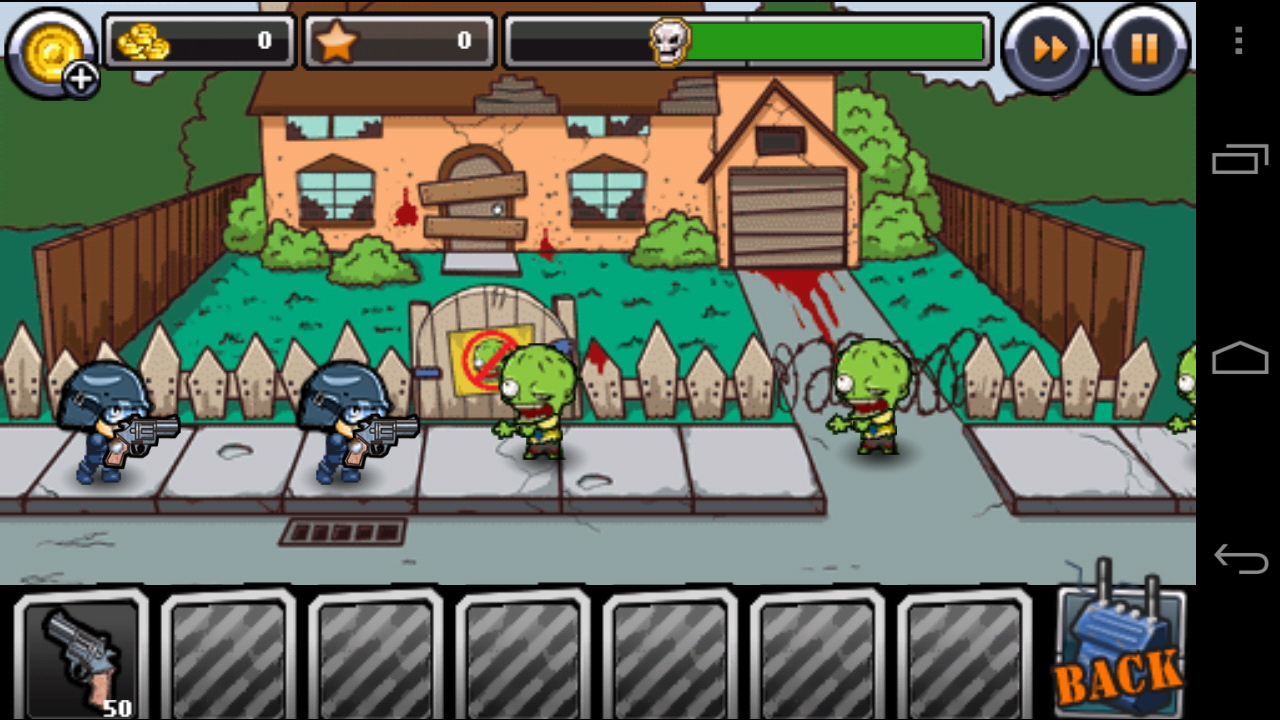This screenshot has width=1280, height=720.
Task: Expand the middle empty weapon slot
Action: pos(522,655)
